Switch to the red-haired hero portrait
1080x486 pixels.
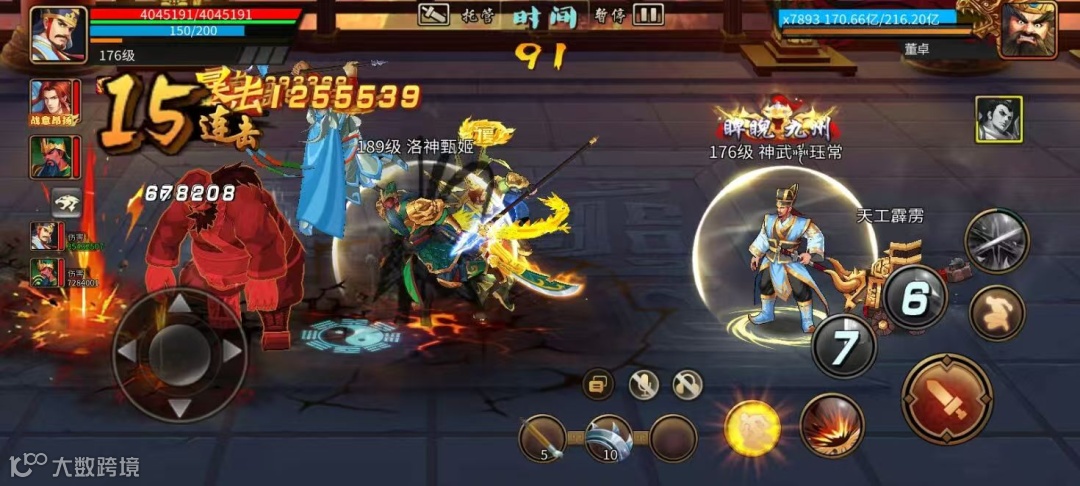(55, 101)
